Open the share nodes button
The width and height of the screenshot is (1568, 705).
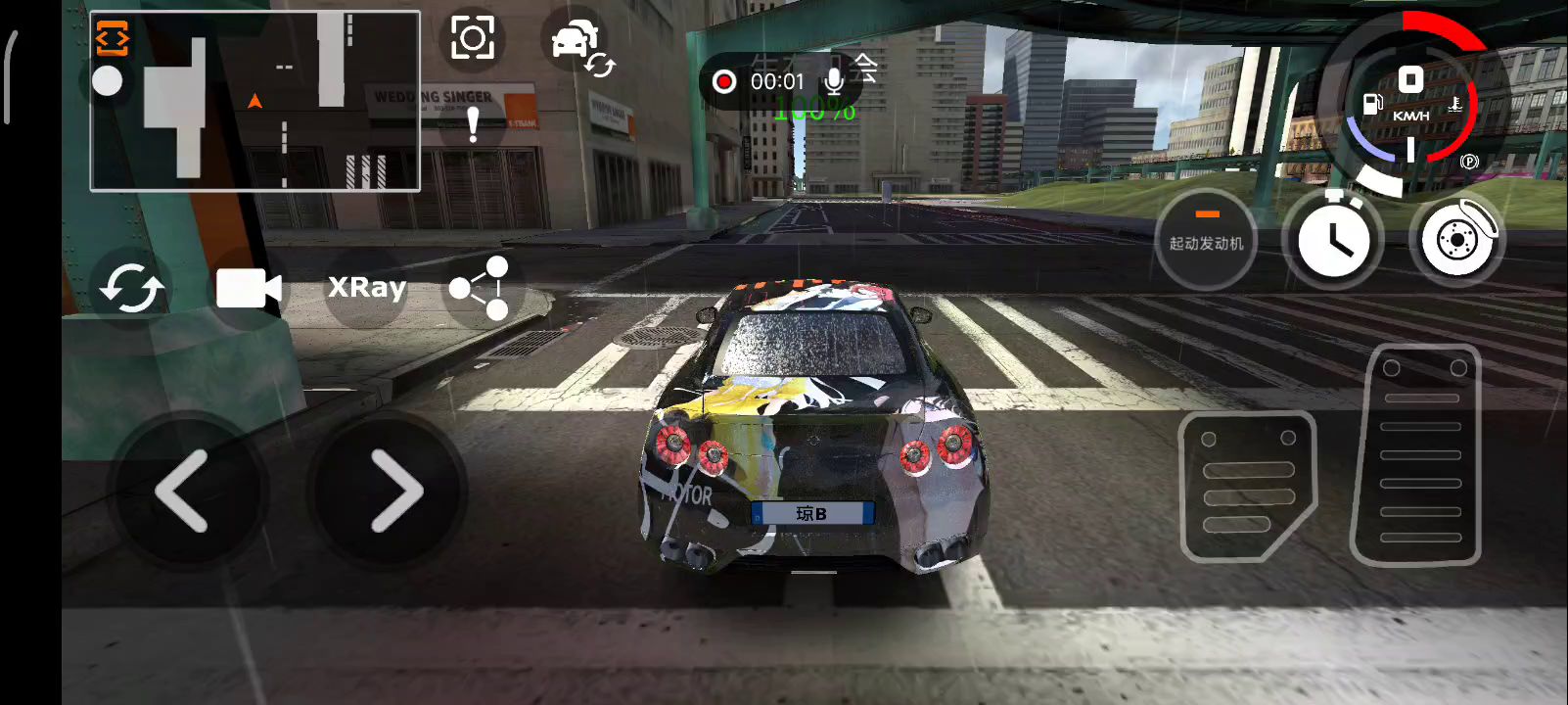point(481,288)
